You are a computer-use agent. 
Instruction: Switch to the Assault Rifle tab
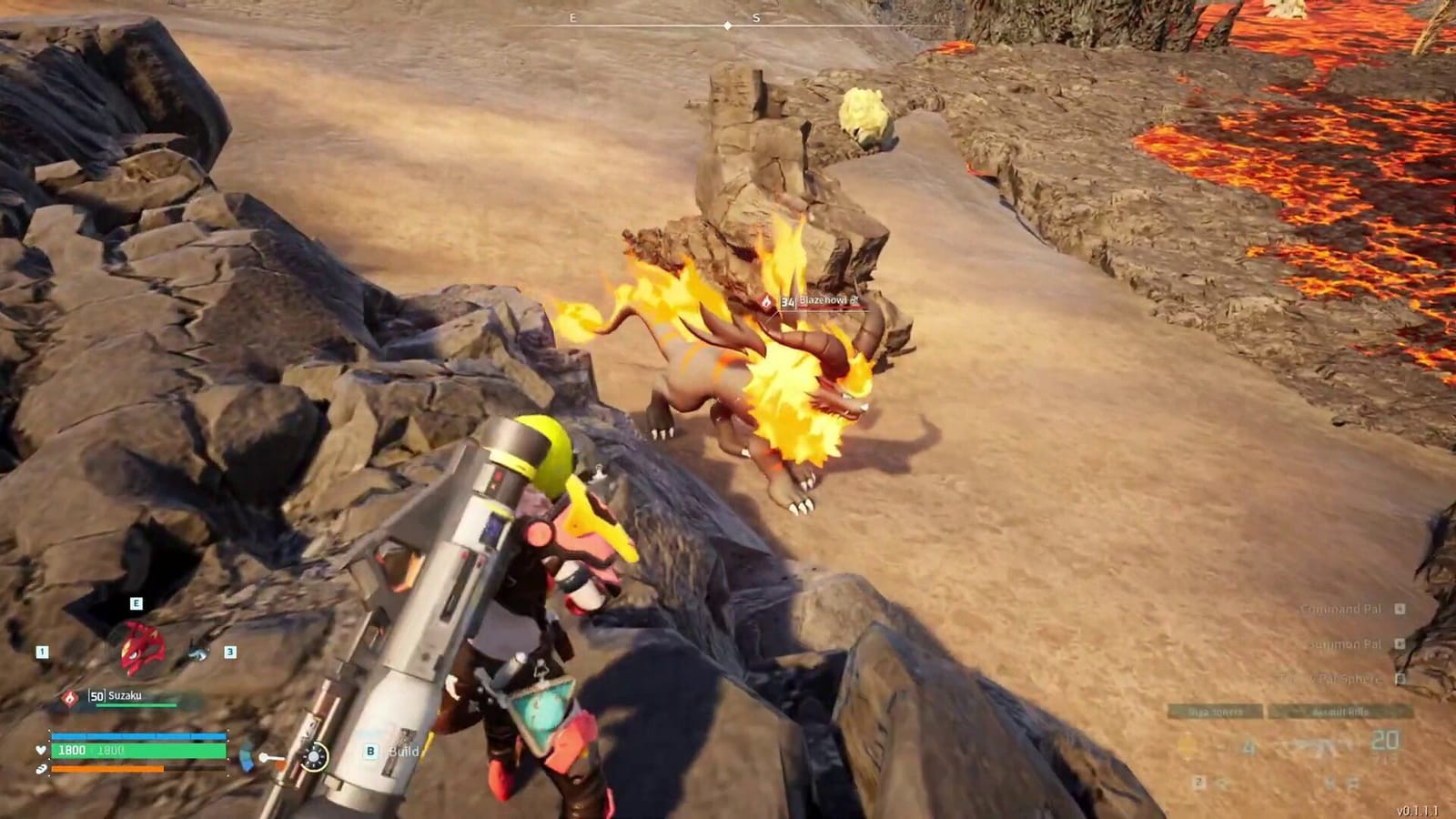click(1340, 711)
